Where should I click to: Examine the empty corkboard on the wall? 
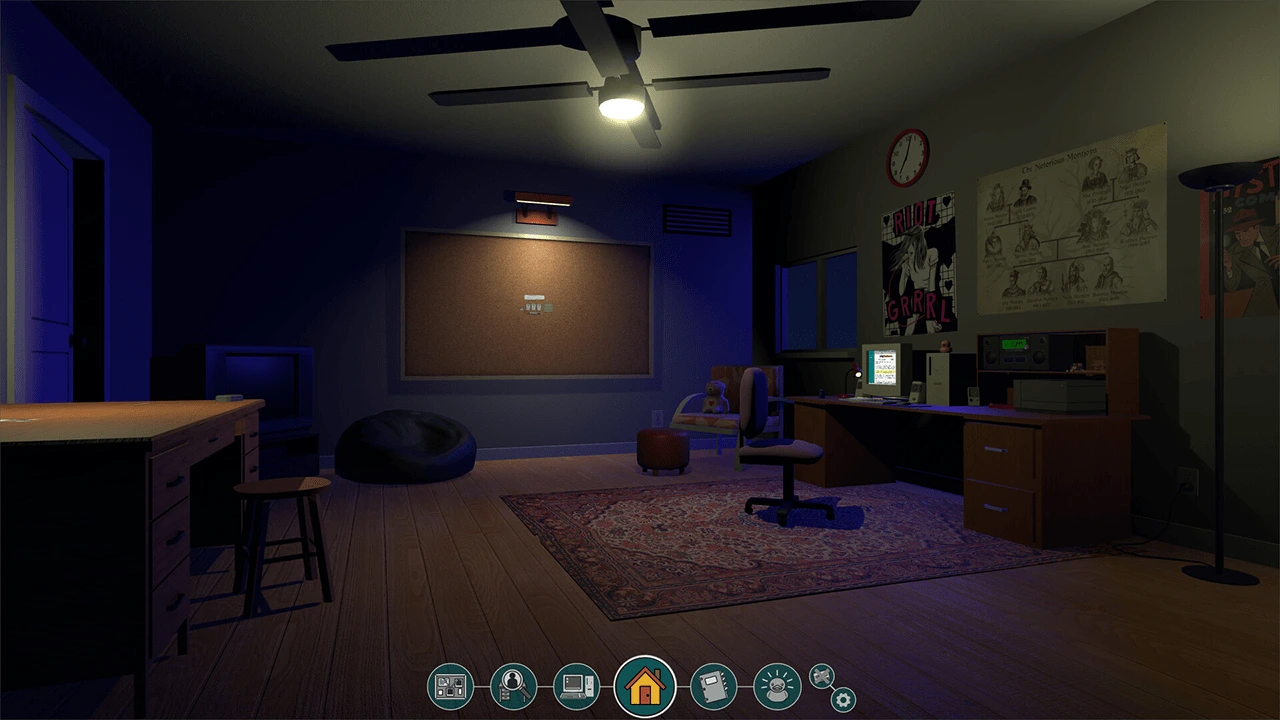[530, 300]
